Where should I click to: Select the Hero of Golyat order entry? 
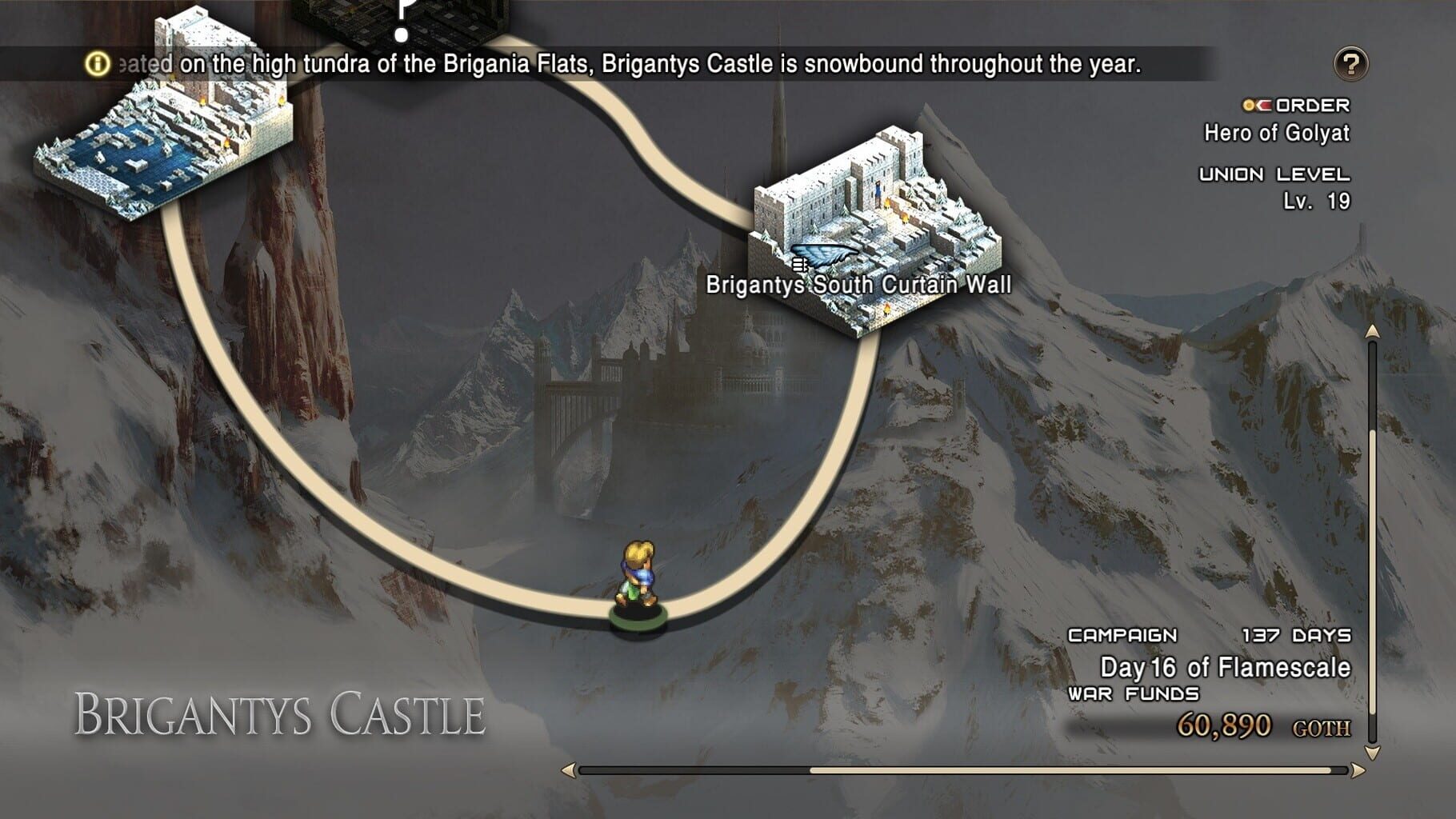tap(1276, 133)
